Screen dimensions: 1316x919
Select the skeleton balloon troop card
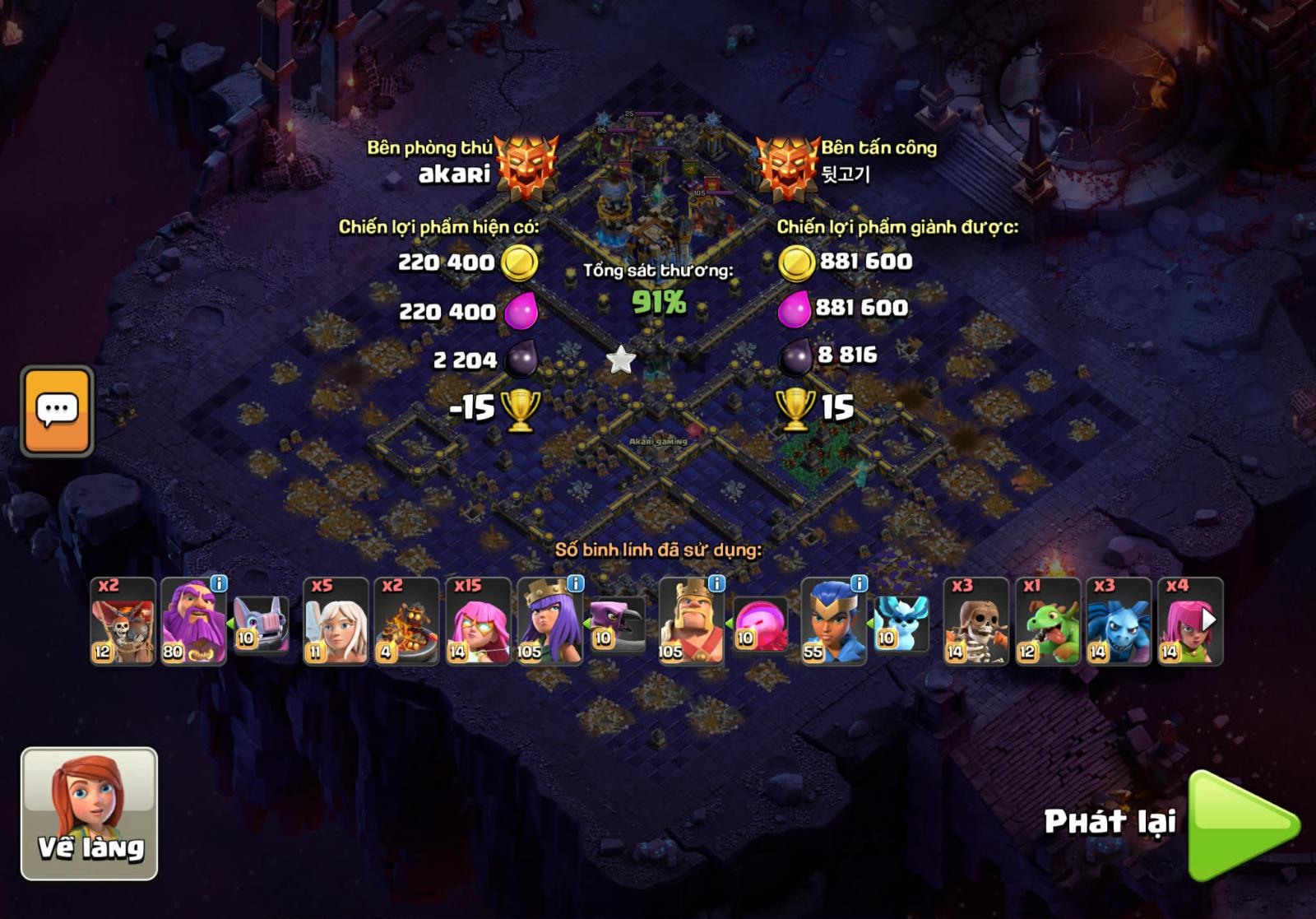tap(123, 622)
